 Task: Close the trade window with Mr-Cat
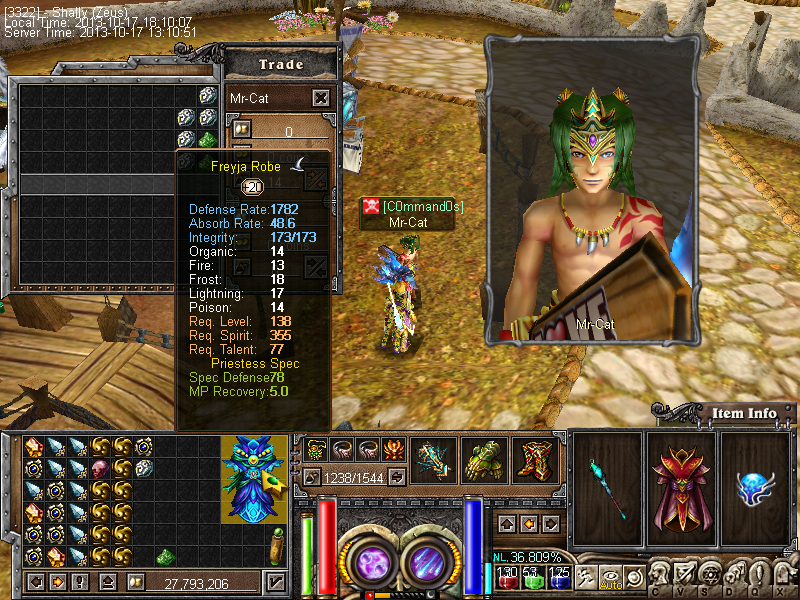pos(320,98)
